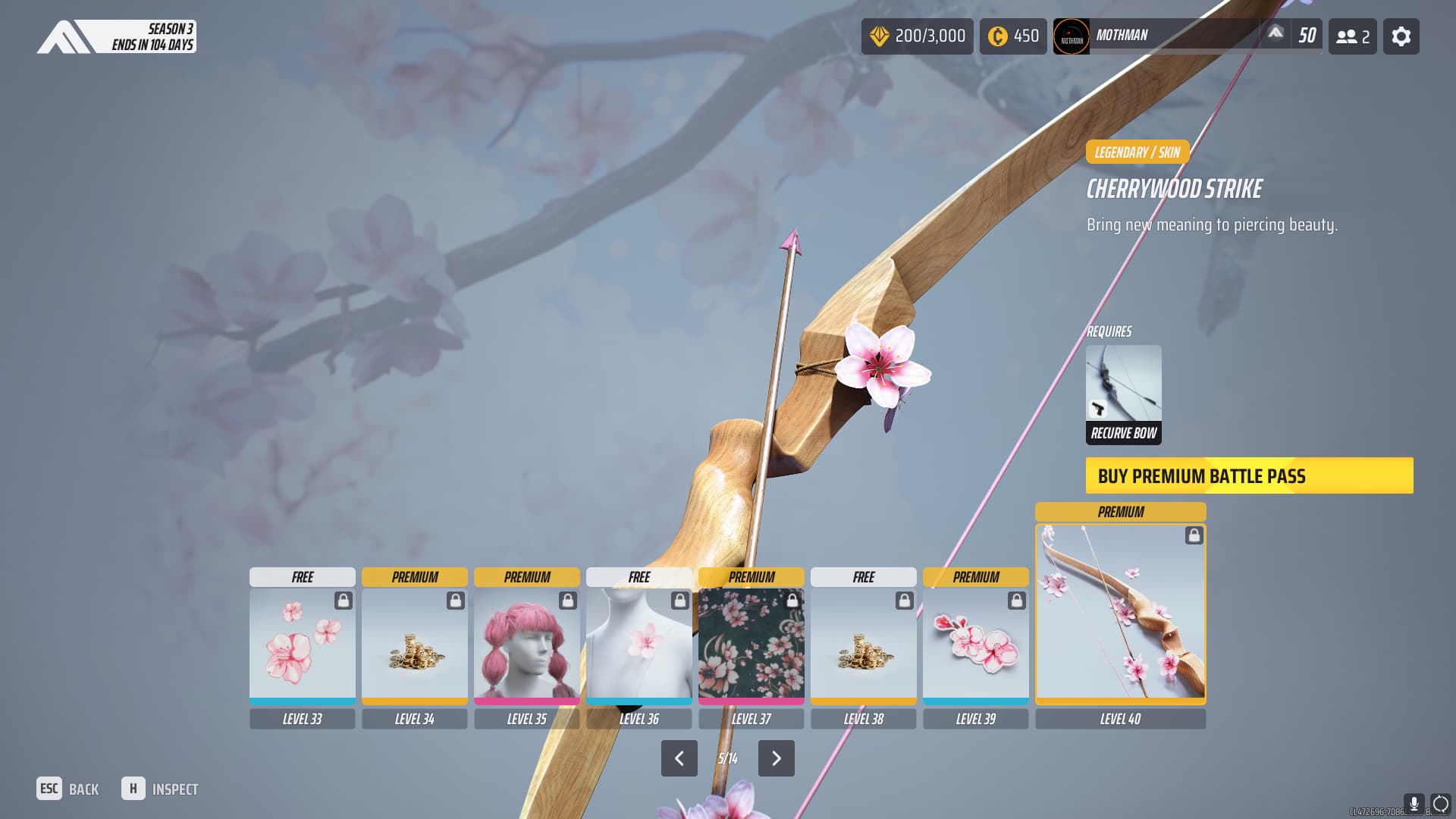The width and height of the screenshot is (1456, 819).
Task: Select the Level 33 cherry blossom reward
Action: tap(302, 644)
